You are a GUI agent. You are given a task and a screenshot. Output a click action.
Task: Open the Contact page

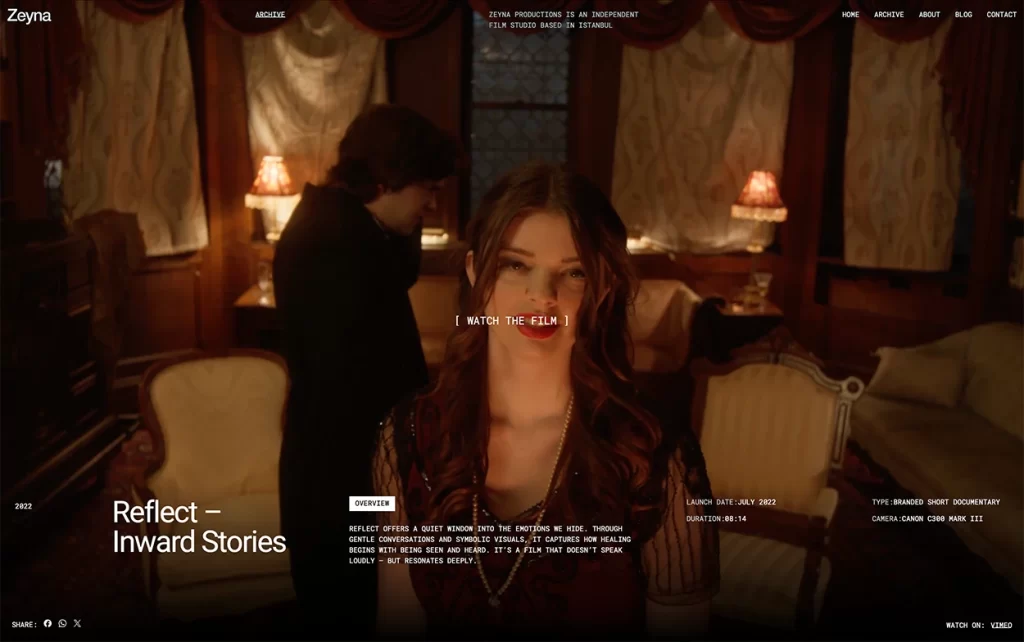(x=1001, y=15)
